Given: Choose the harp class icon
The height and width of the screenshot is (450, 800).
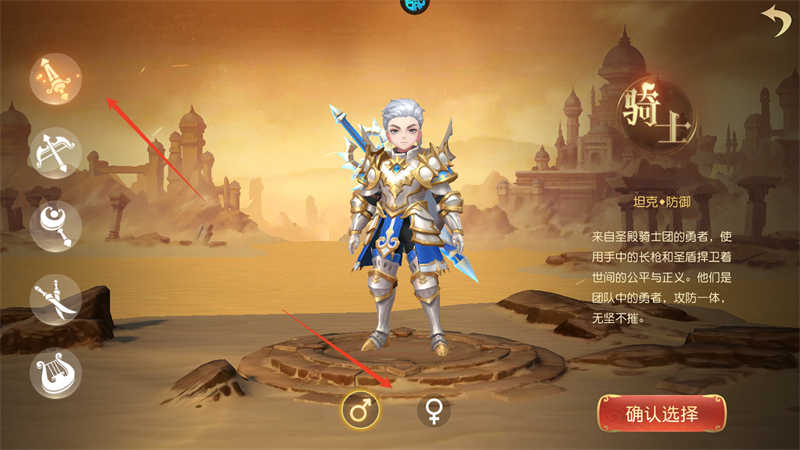Looking at the screenshot, I should (x=54, y=372).
